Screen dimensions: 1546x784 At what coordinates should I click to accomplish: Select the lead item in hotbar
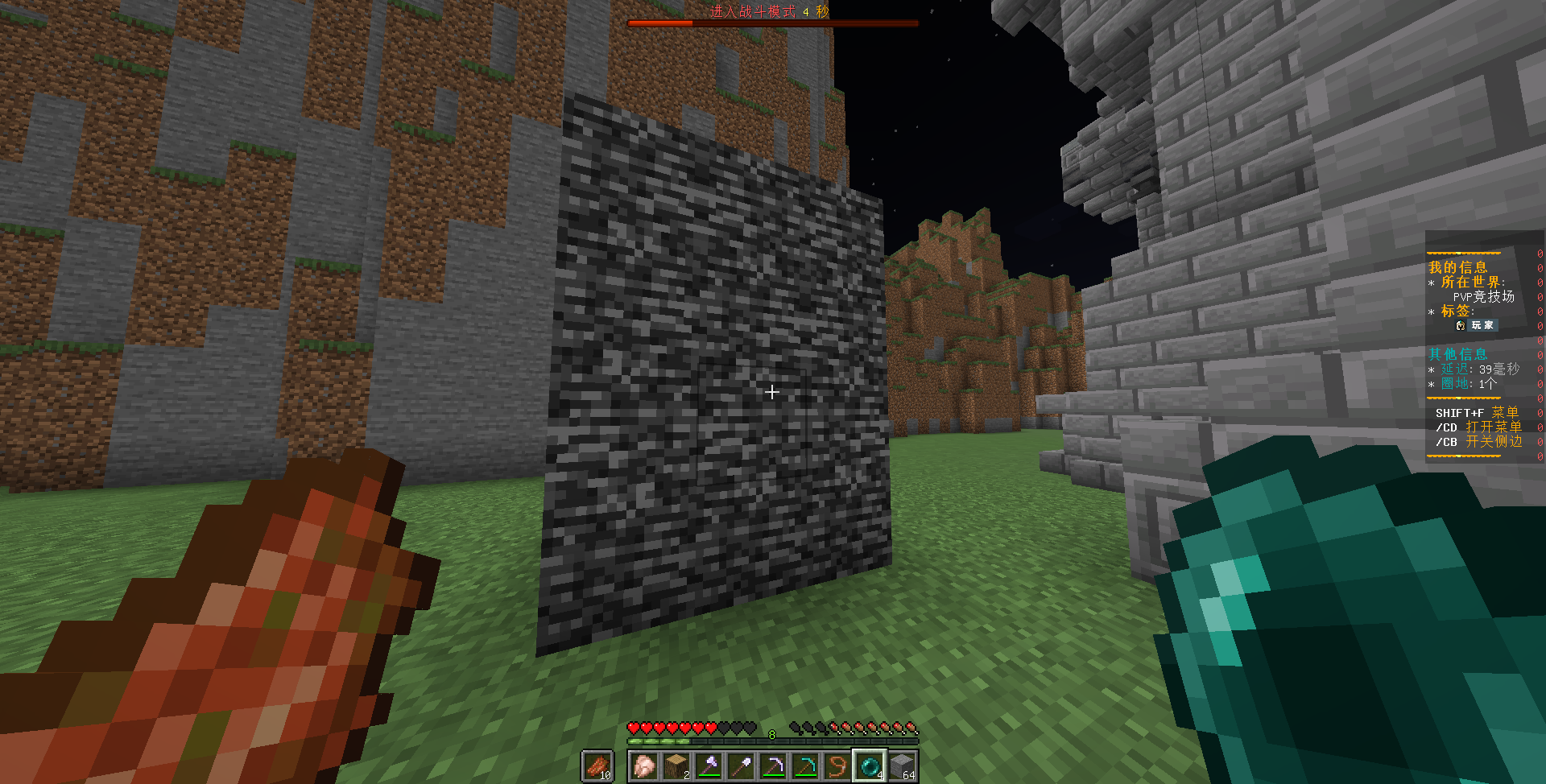tap(837, 765)
